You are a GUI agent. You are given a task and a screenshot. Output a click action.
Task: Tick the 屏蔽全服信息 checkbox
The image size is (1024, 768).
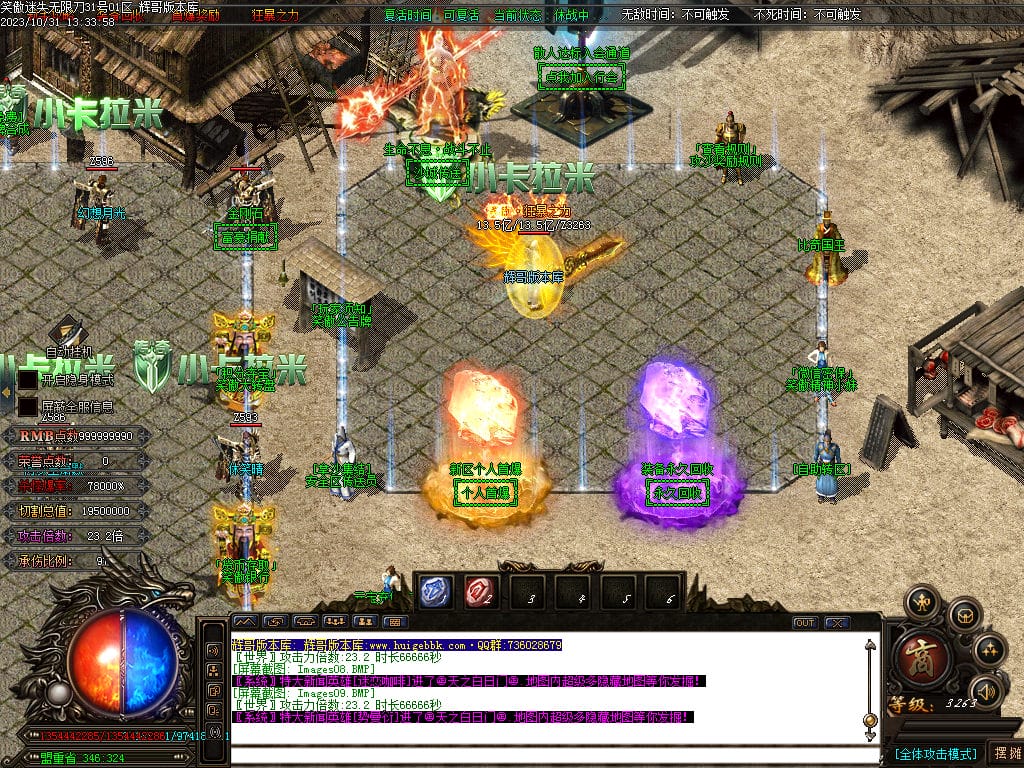coord(27,407)
